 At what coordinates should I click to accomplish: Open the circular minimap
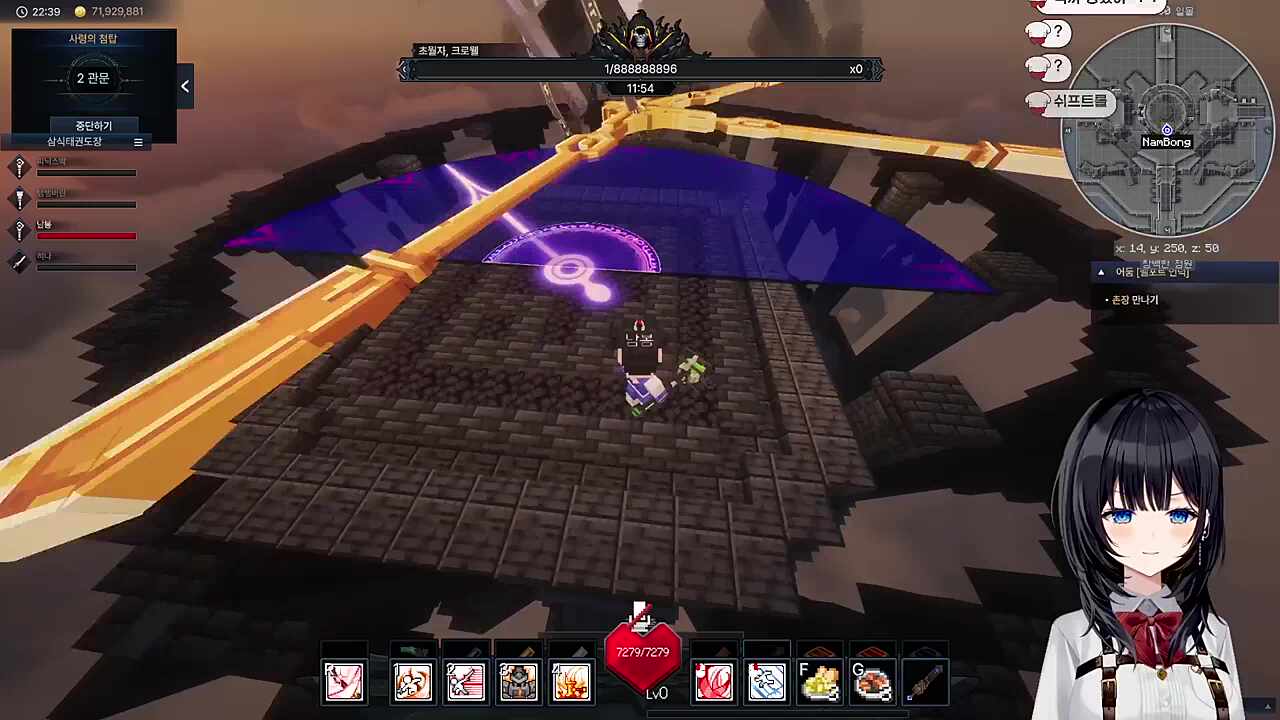(1166, 130)
